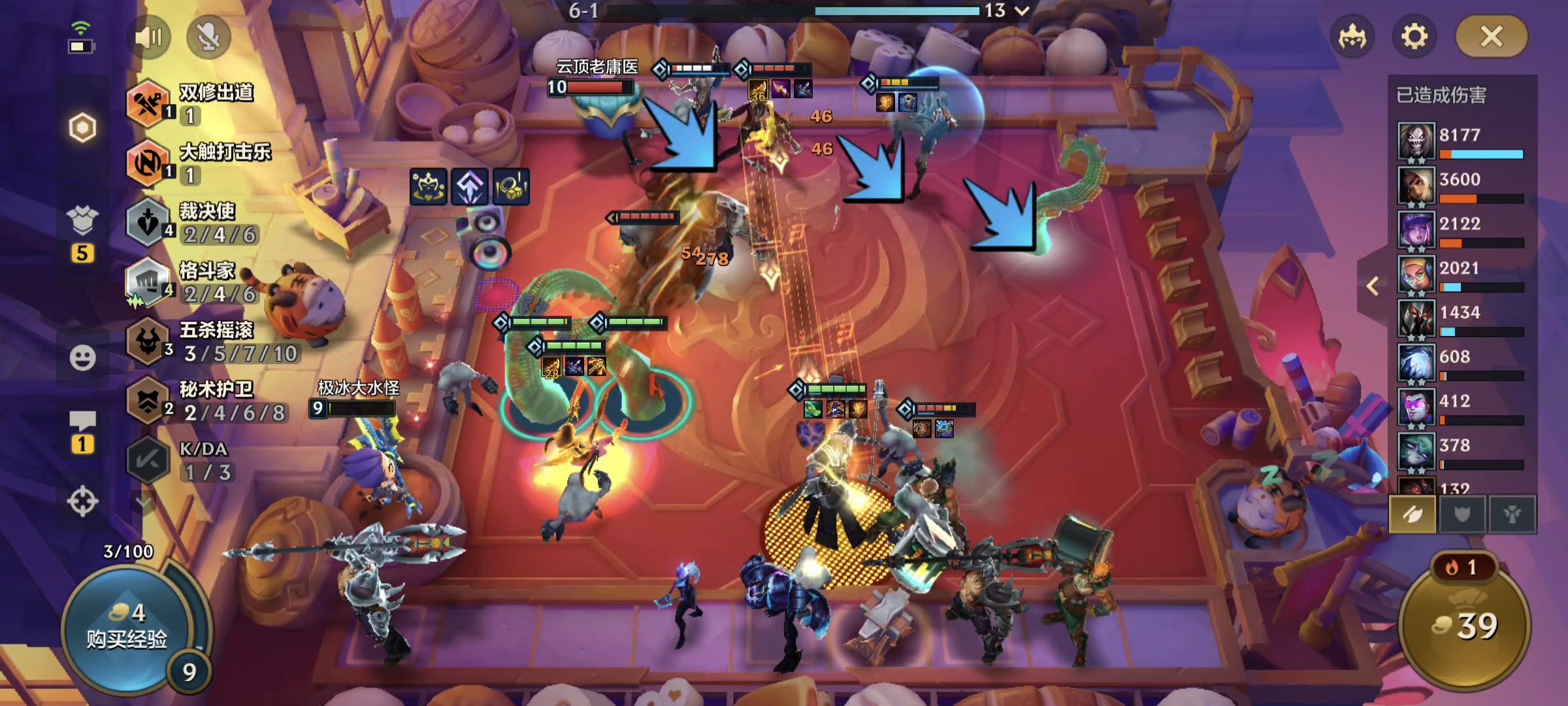
Task: Toggle the speaker sound button
Action: coord(148,37)
